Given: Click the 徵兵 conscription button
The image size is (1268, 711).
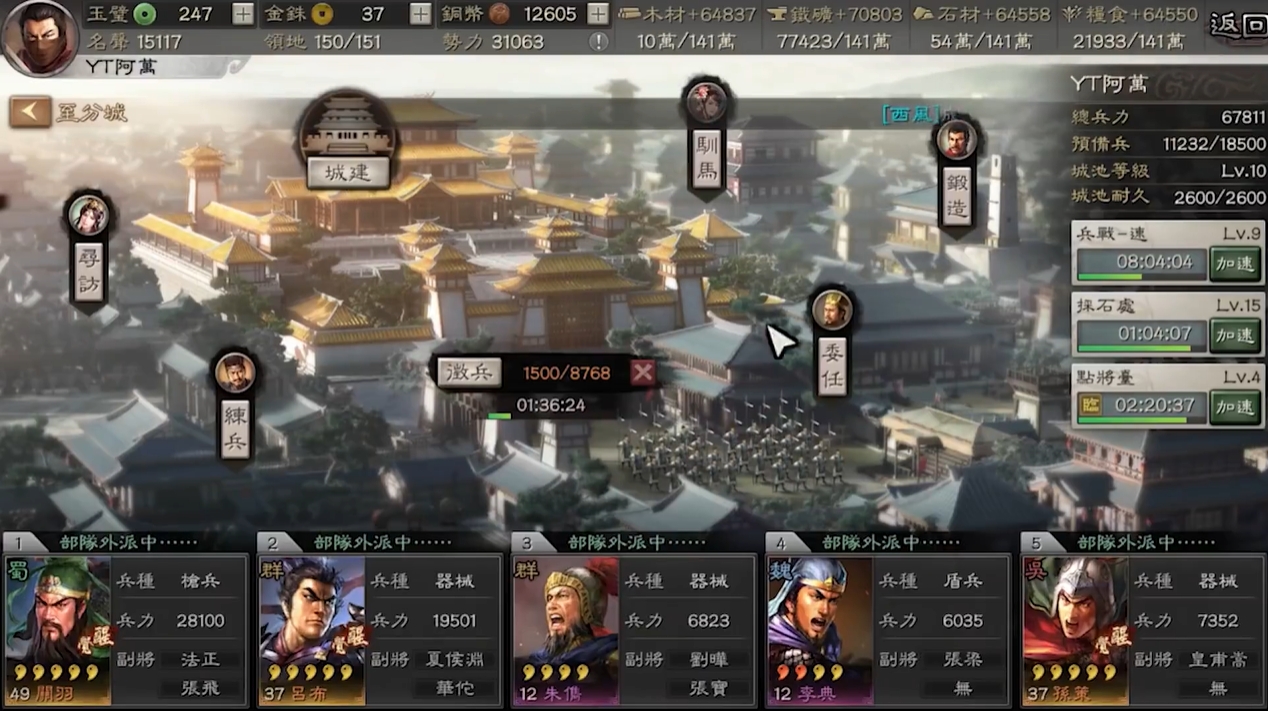Looking at the screenshot, I should [470, 373].
